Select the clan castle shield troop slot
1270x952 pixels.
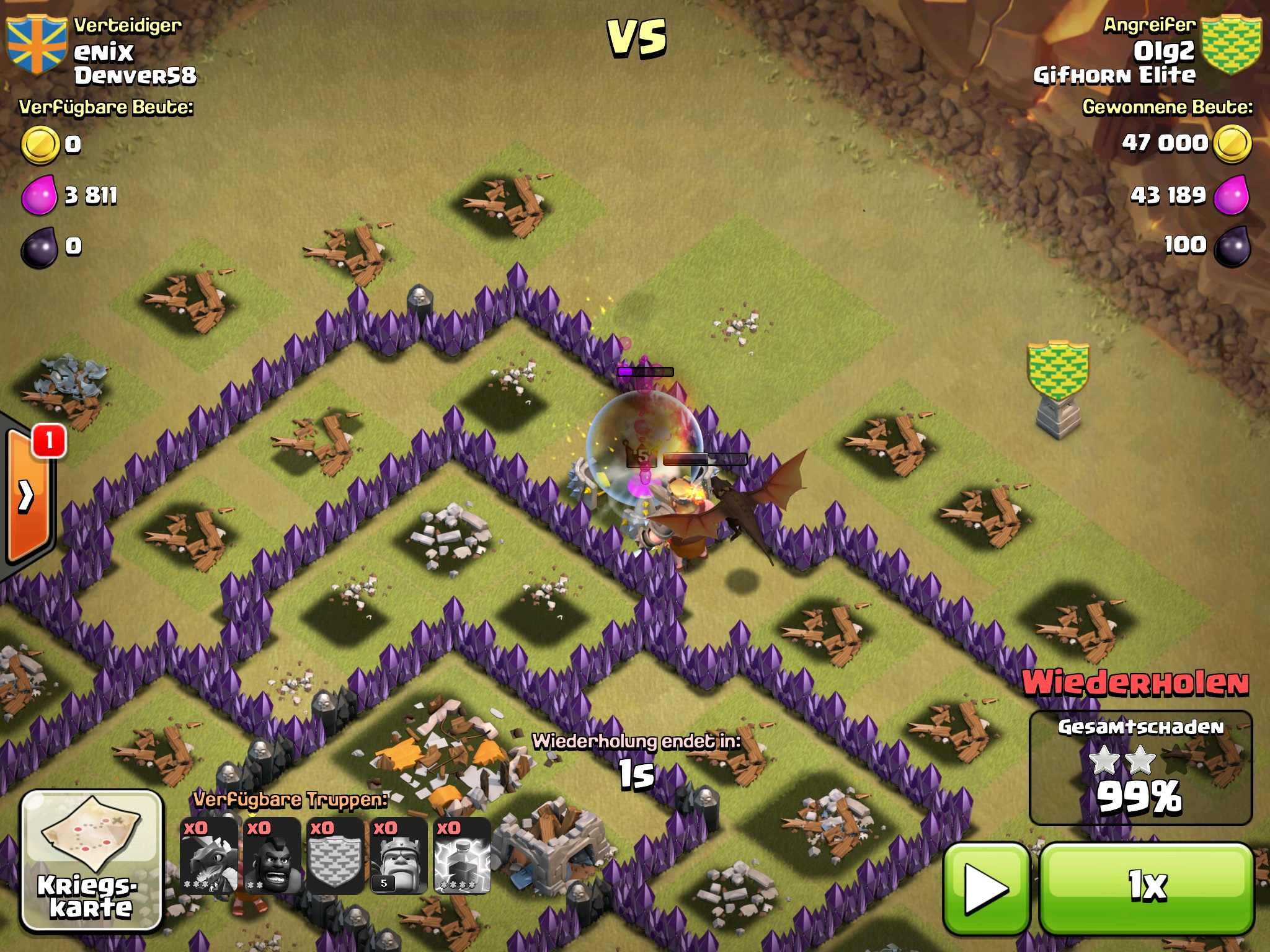point(335,855)
